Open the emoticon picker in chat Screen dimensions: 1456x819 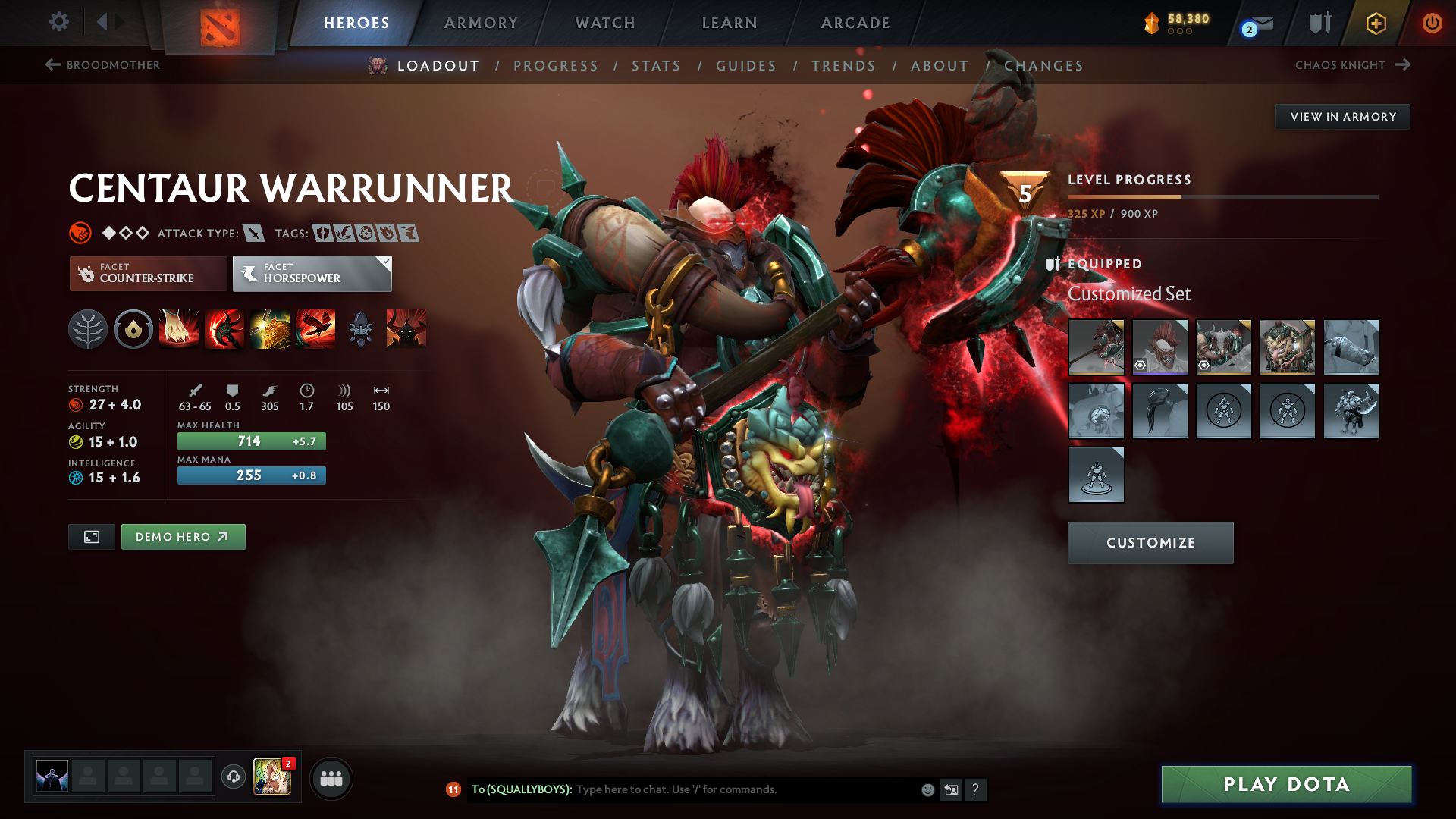coord(927,789)
